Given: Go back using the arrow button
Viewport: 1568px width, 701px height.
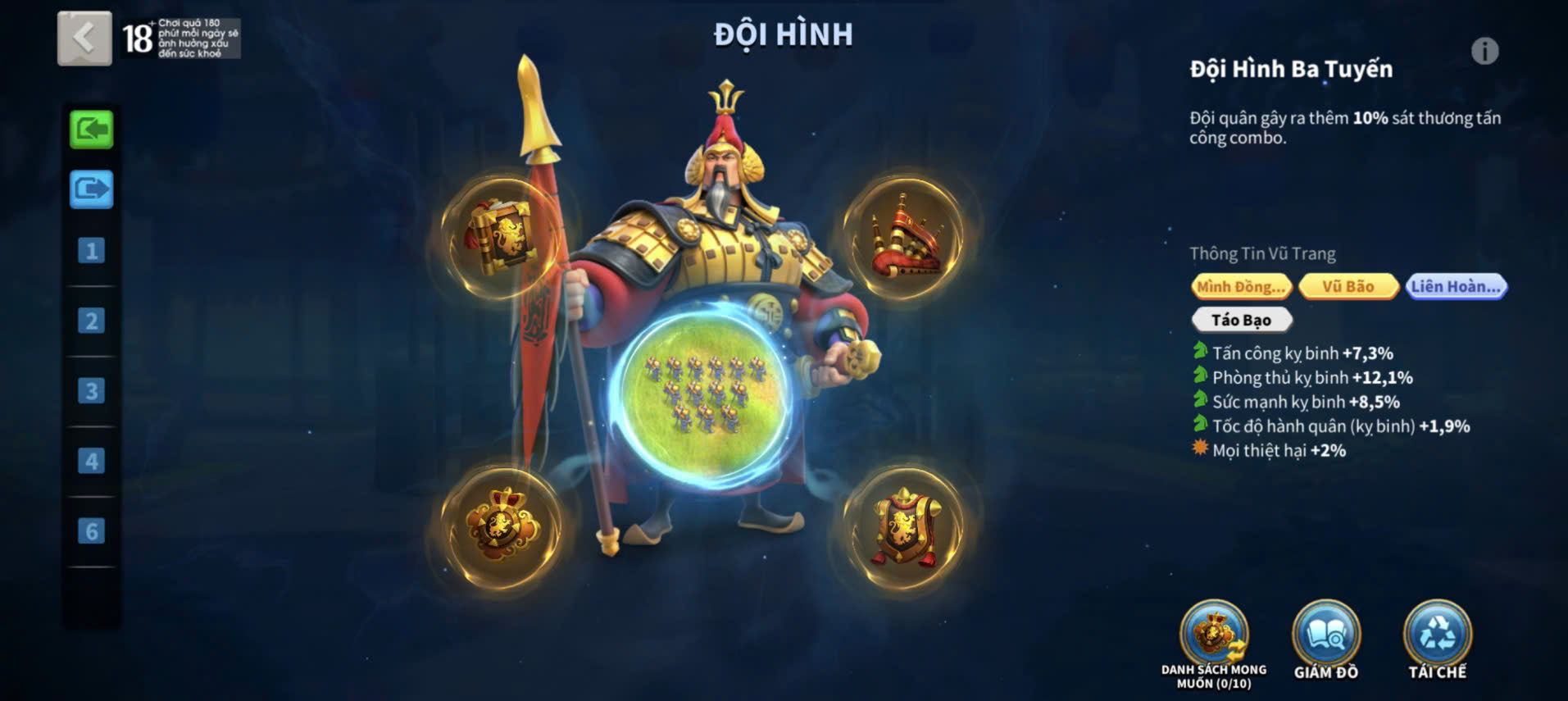Looking at the screenshot, I should tap(84, 38).
